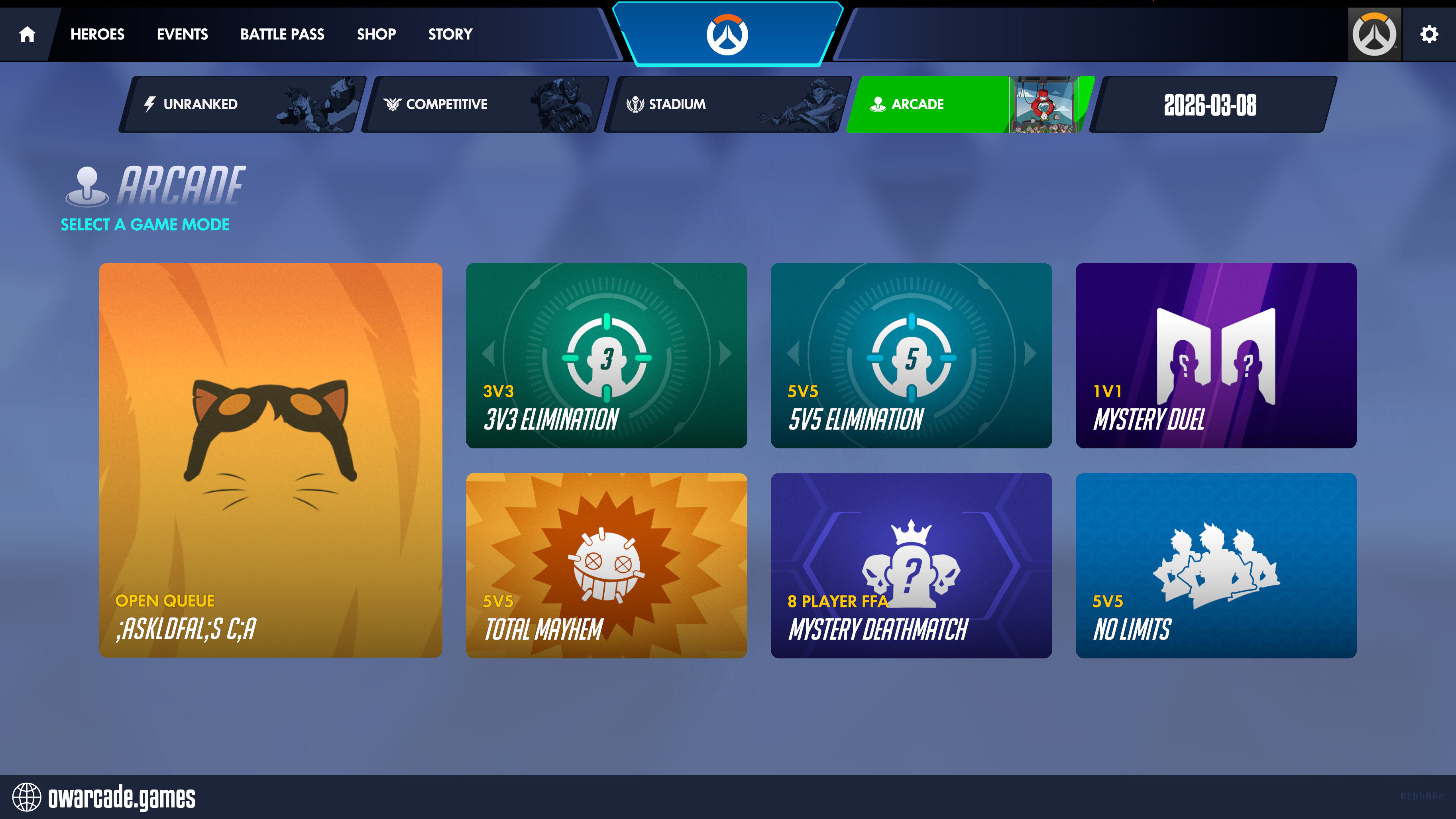Select the 3v3 Elimination mode

coord(606,355)
